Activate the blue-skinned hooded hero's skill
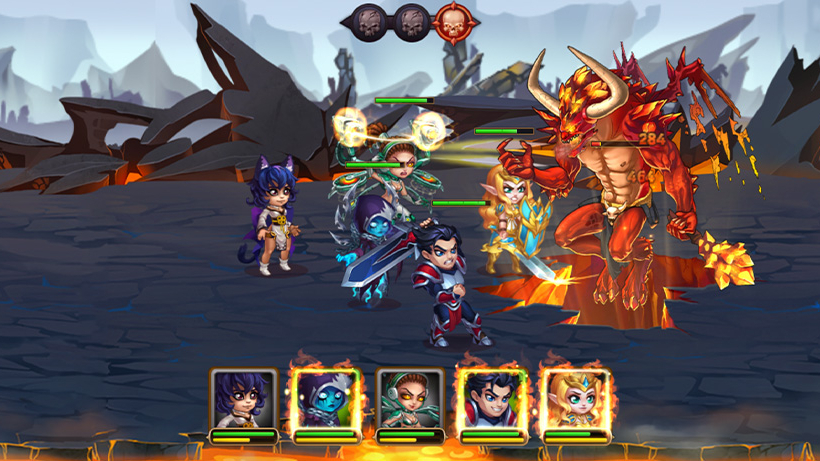The image size is (820, 461). (x=326, y=399)
